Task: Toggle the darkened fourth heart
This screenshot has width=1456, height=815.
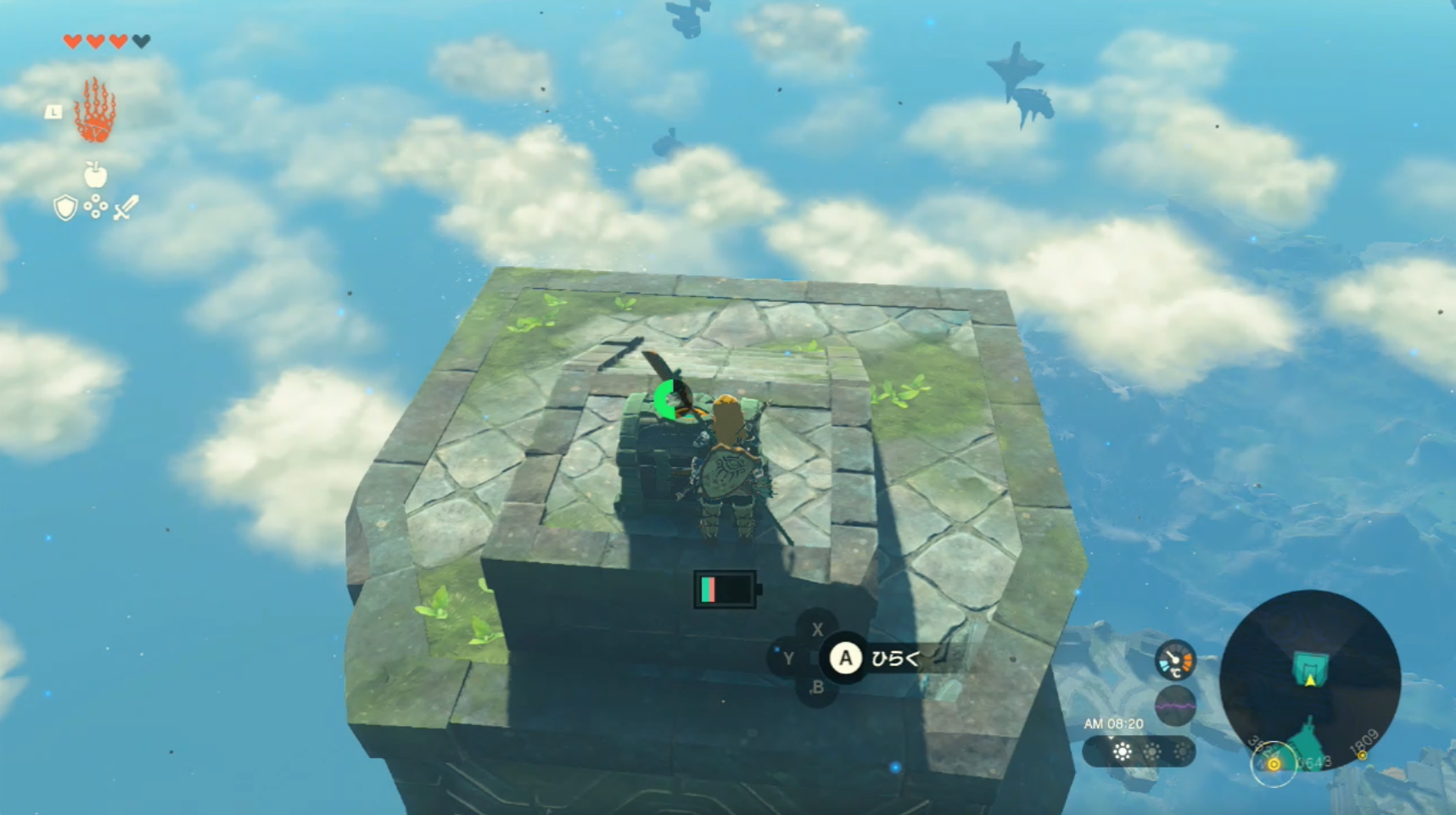Action: (141, 41)
